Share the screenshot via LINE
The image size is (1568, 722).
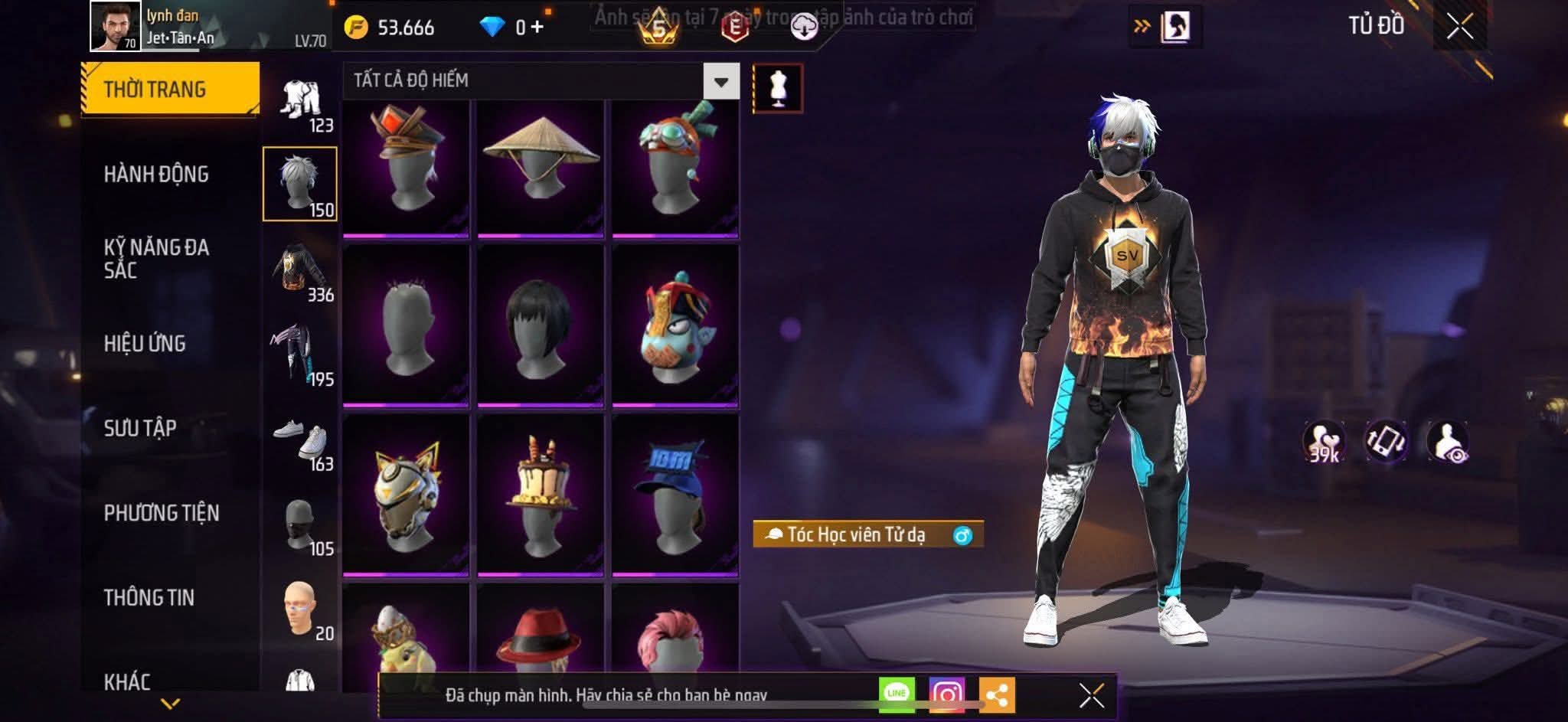(x=897, y=694)
